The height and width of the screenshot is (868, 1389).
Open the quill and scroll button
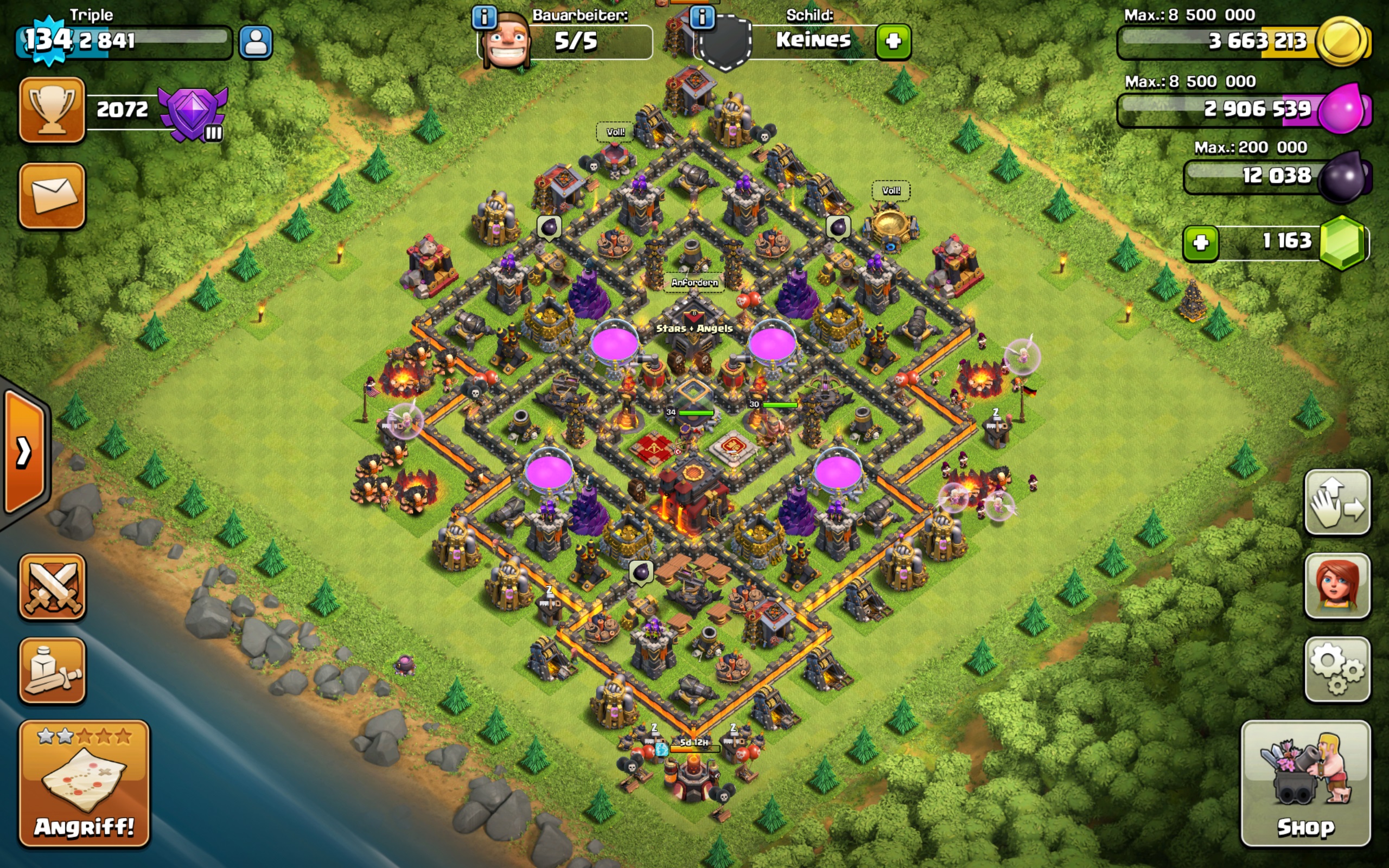[x=52, y=671]
